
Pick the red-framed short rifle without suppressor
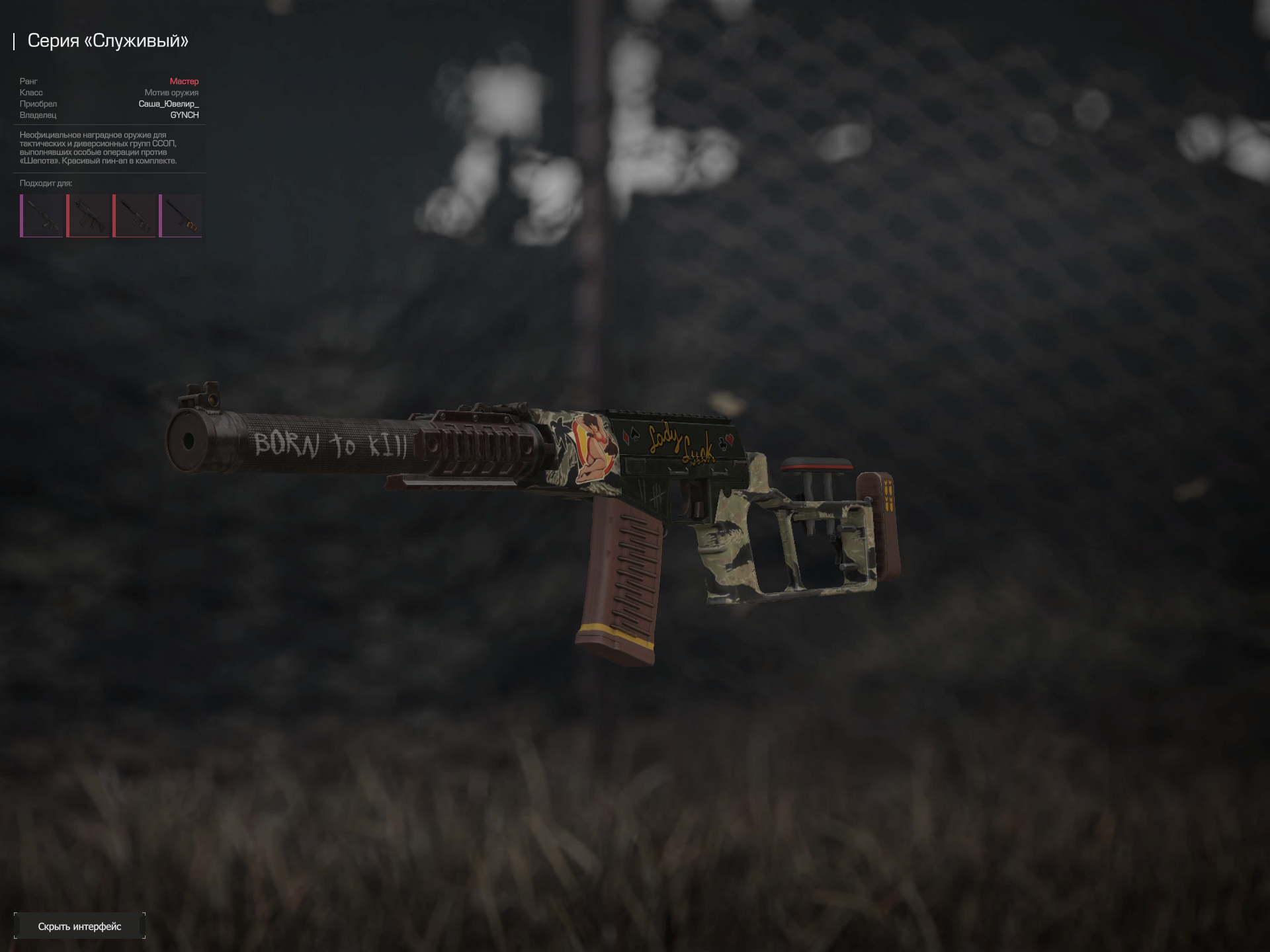pyautogui.click(x=88, y=216)
